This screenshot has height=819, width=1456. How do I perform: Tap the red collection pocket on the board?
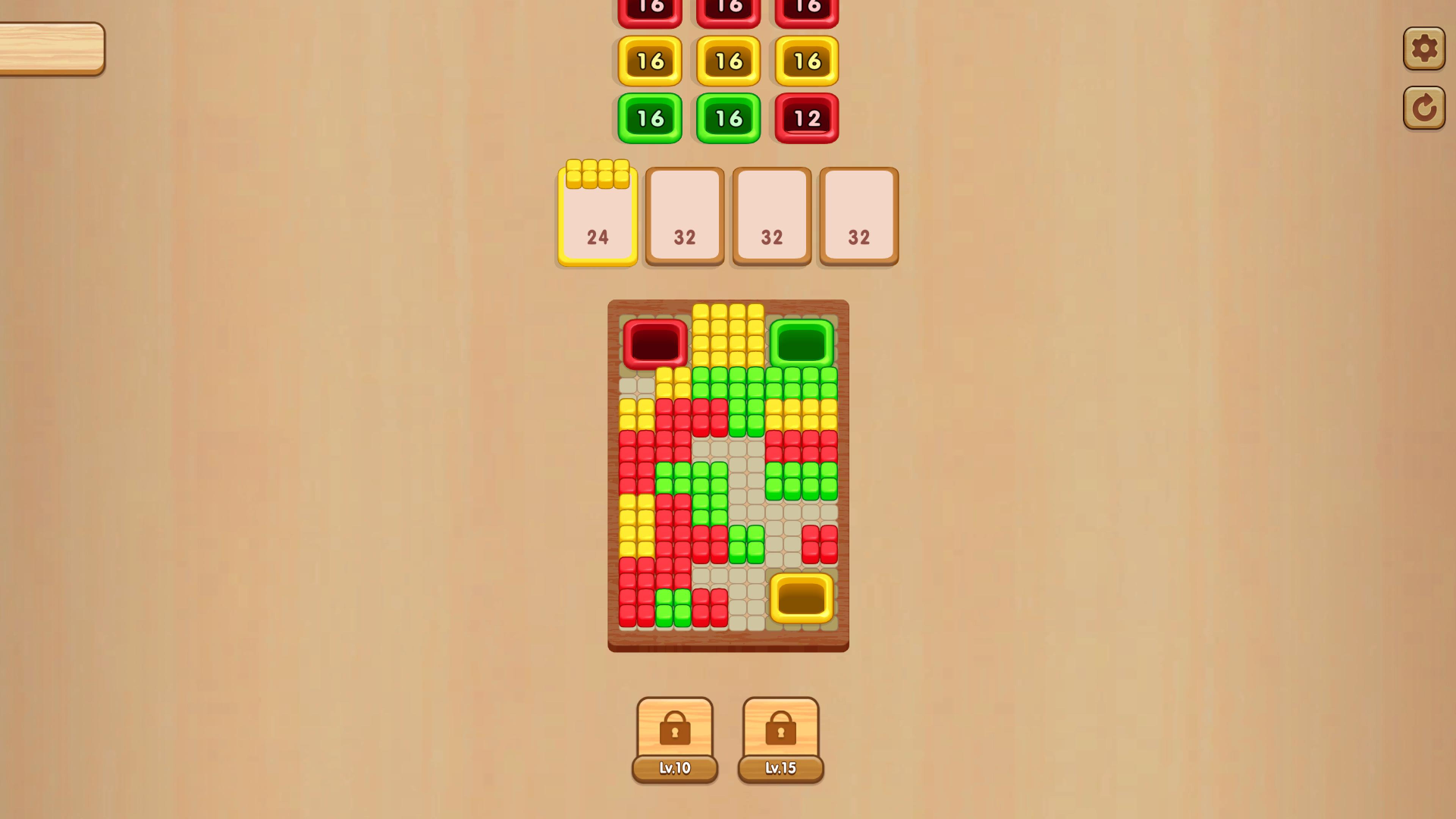tap(653, 344)
